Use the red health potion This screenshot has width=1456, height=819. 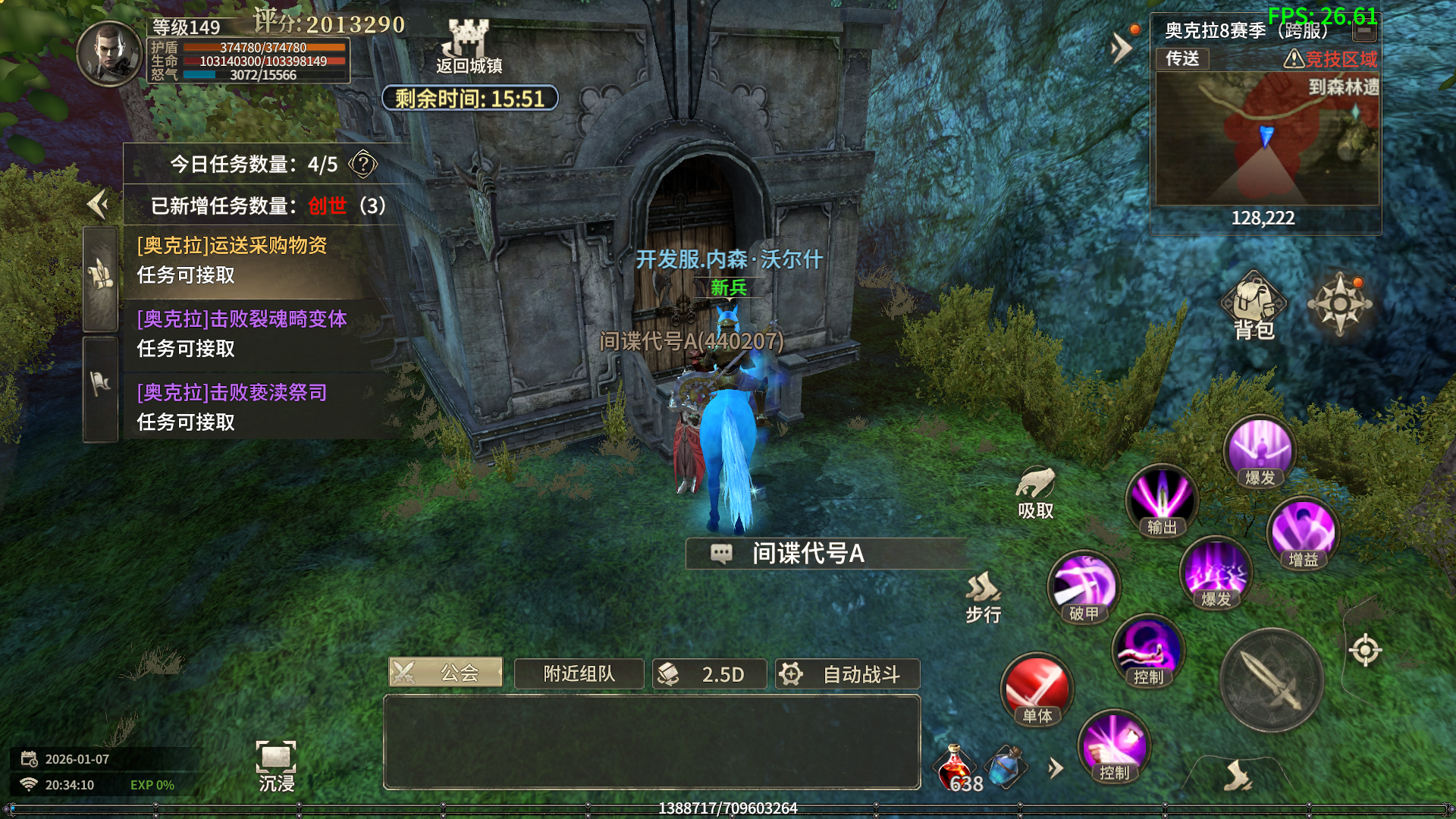(956, 767)
